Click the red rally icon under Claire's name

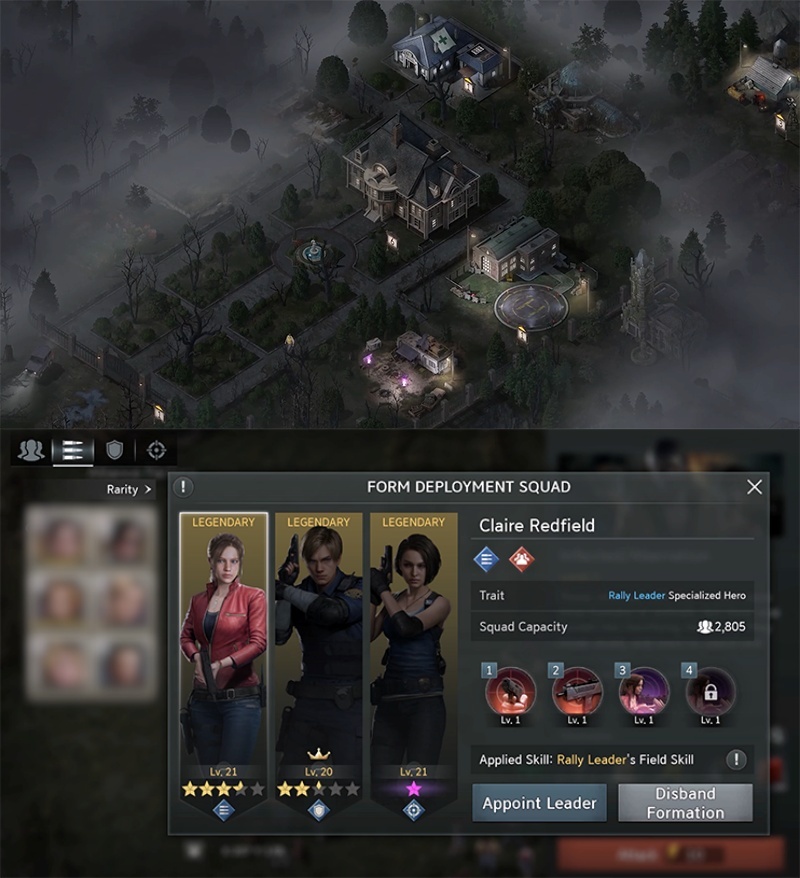coord(521,559)
